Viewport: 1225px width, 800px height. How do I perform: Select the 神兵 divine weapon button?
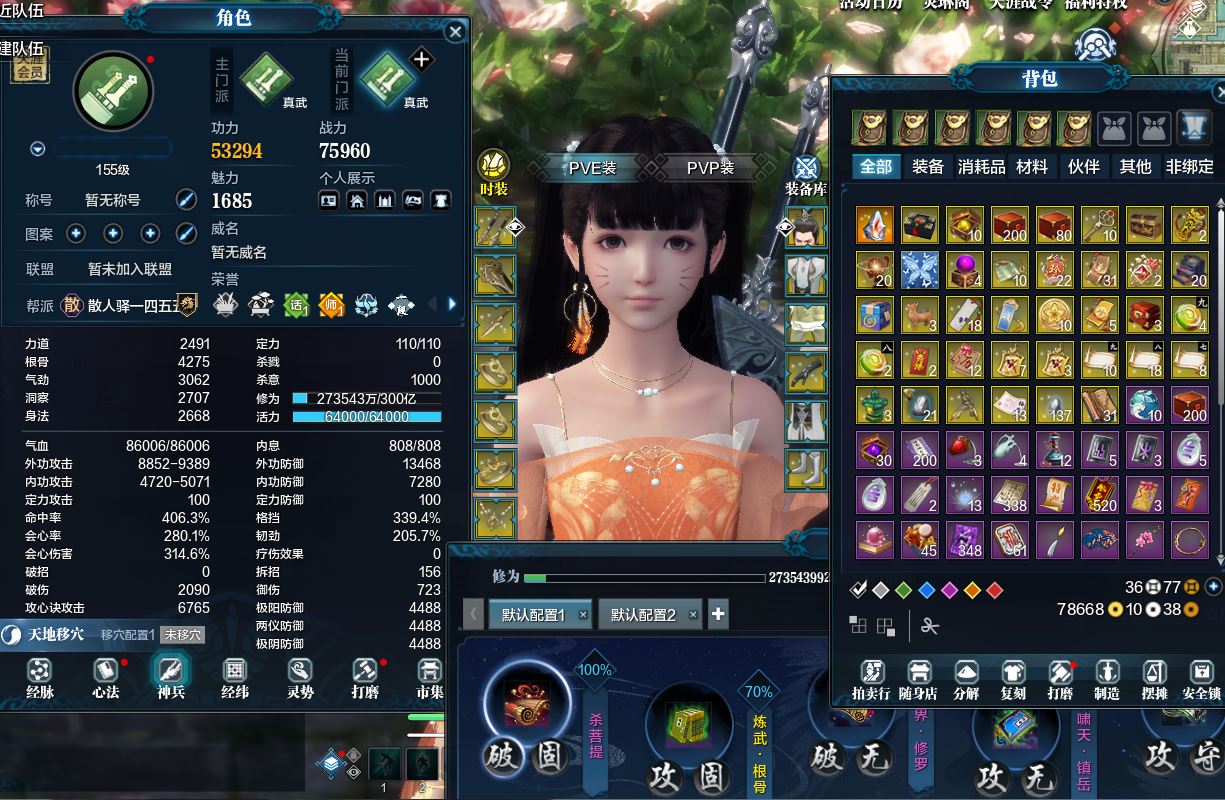[x=170, y=677]
